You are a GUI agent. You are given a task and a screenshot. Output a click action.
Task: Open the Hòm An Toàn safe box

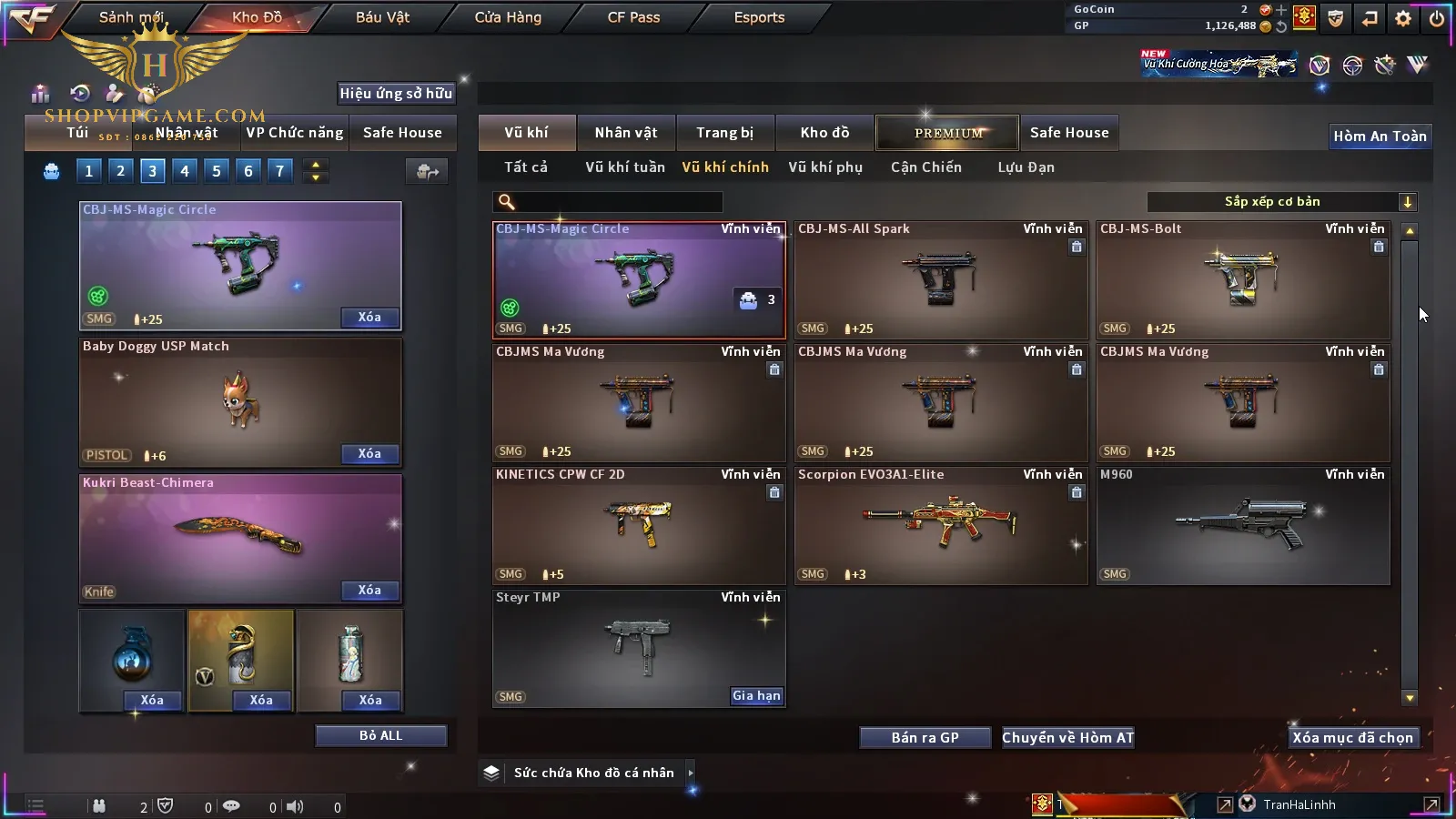pos(1380,136)
